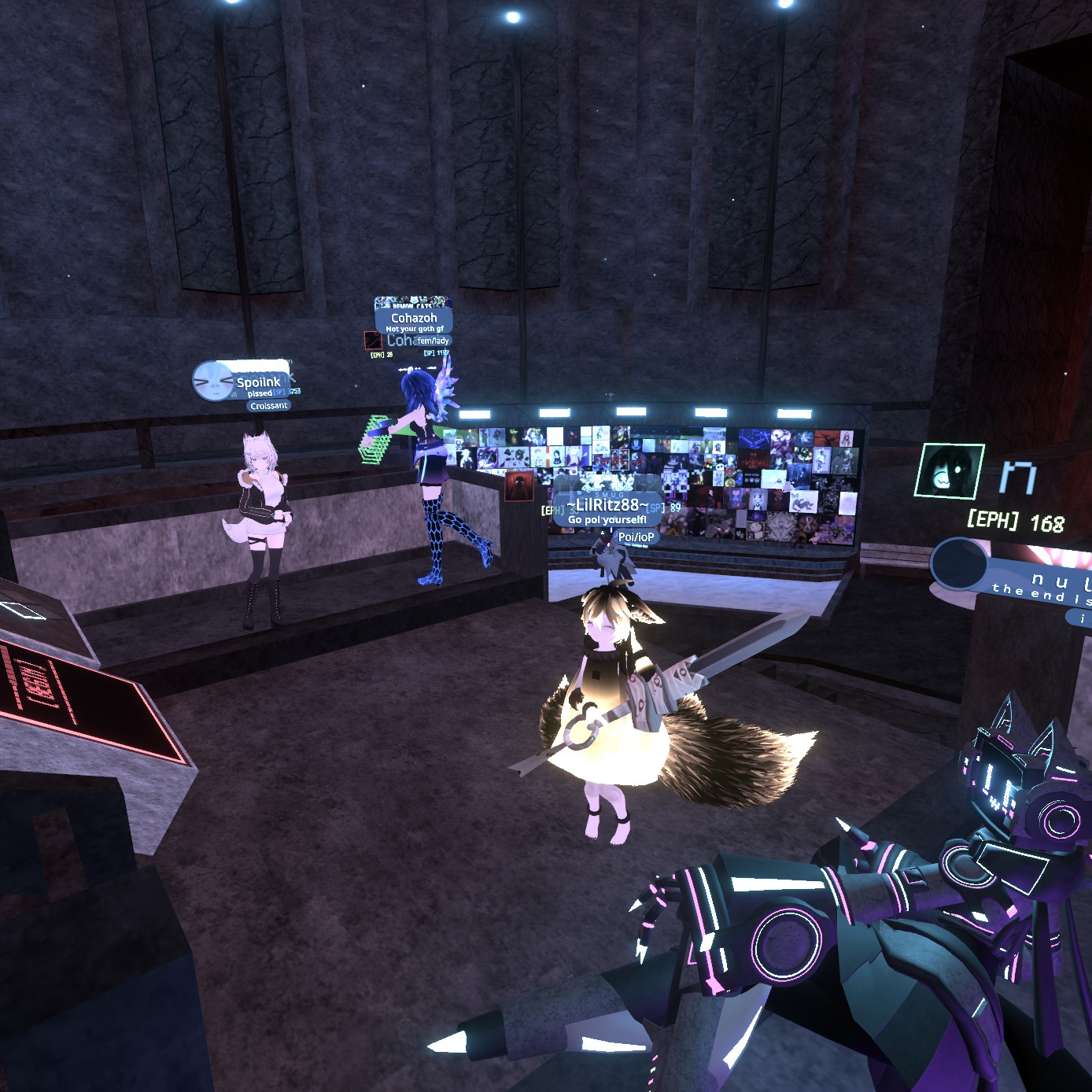Select the Cohazoh player nameplate
Screen dimensions: 1092x1092
(414, 318)
